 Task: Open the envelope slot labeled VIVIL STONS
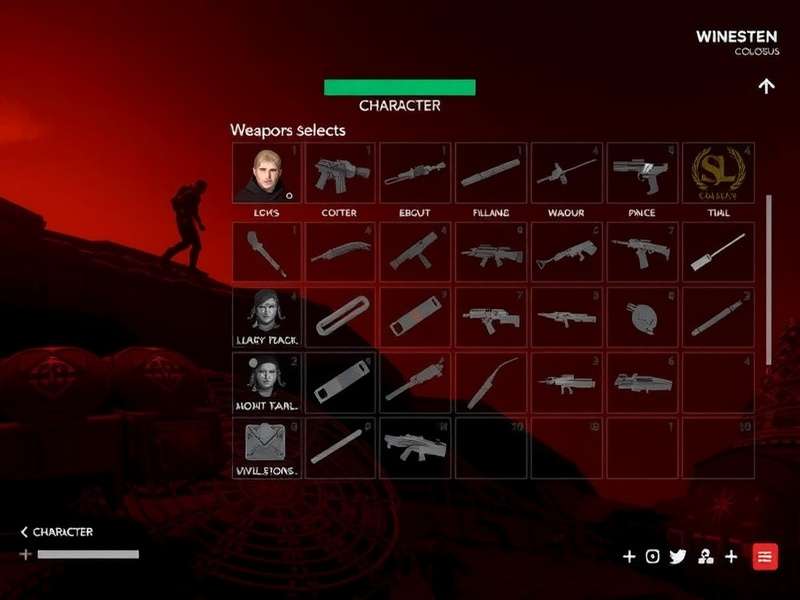point(266,447)
